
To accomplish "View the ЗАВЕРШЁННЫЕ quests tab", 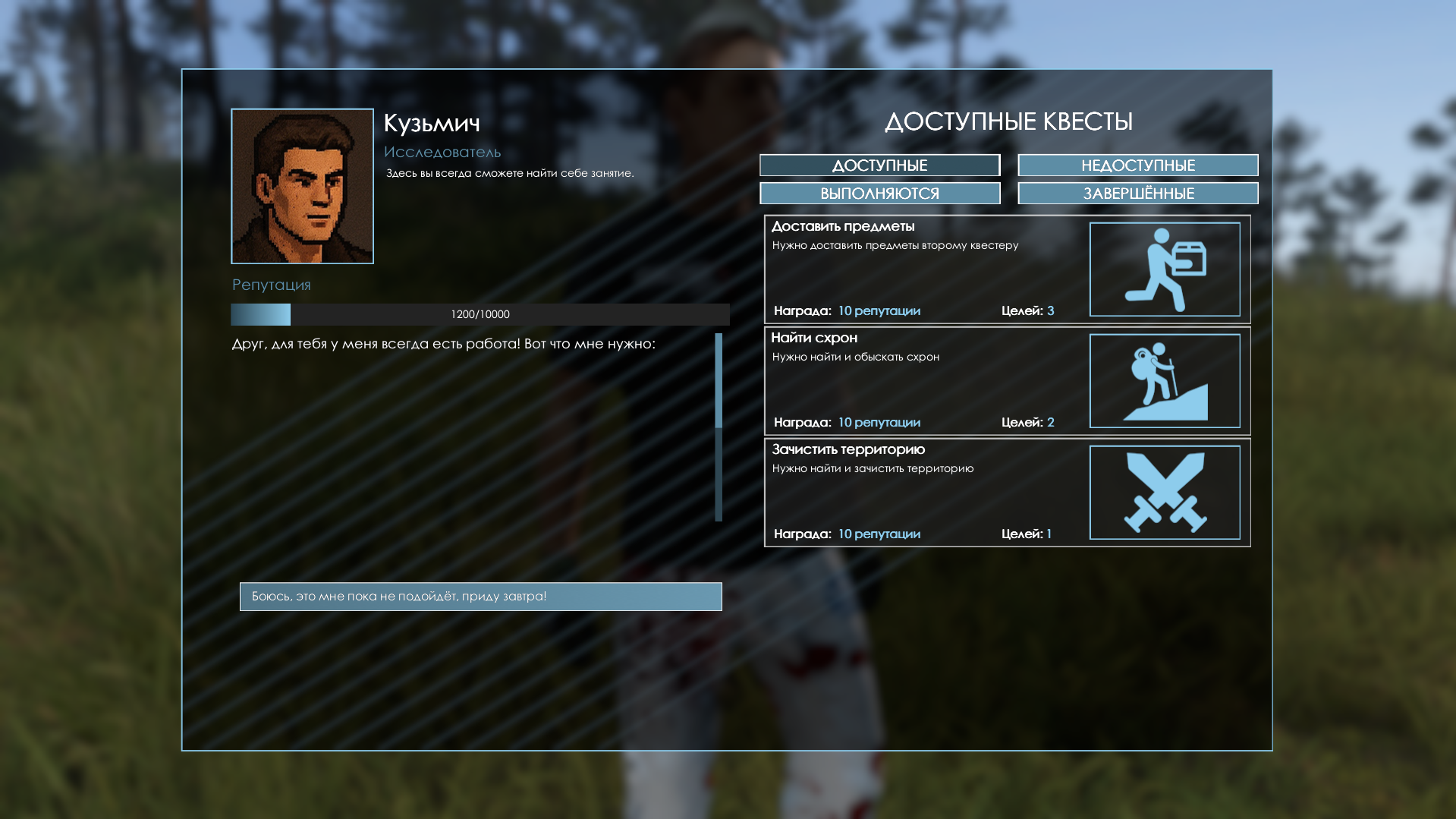I will (x=1137, y=194).
